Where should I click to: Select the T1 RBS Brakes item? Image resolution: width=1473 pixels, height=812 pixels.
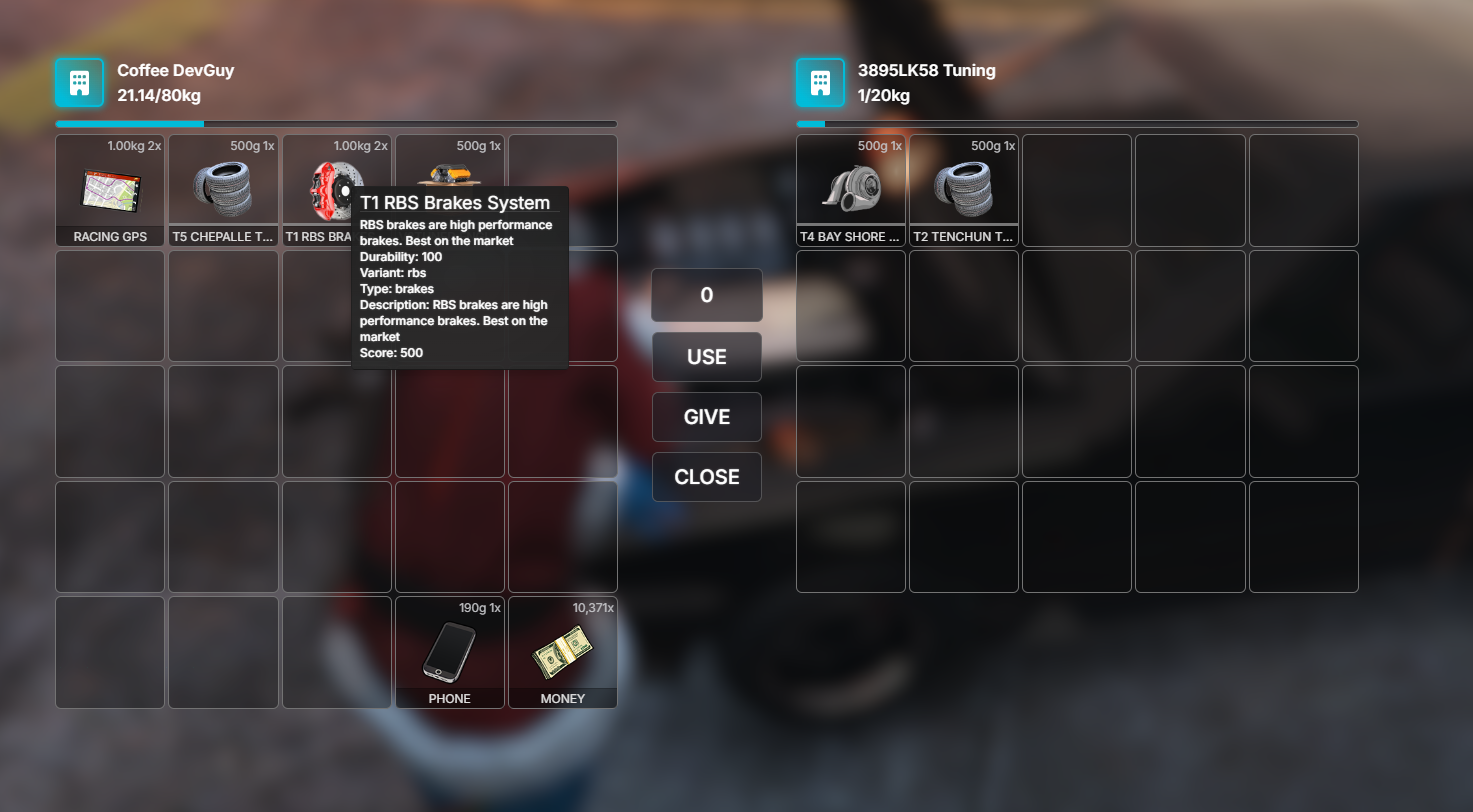pyautogui.click(x=320, y=190)
